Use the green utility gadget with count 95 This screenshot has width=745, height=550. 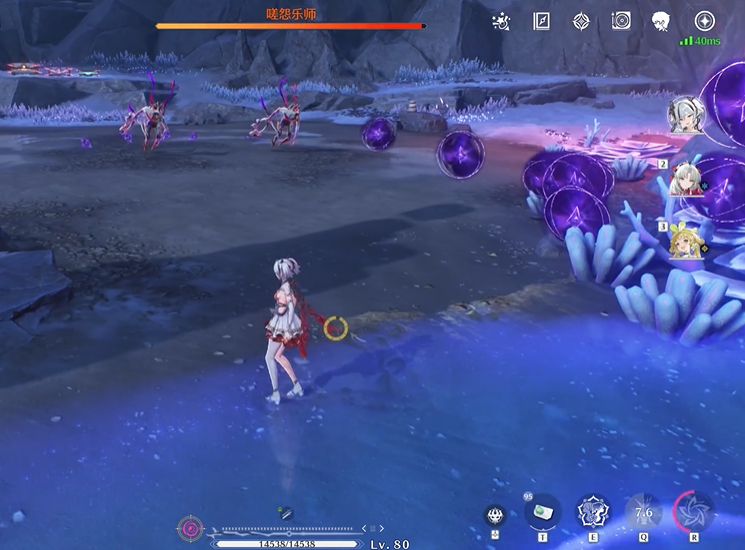click(x=542, y=512)
